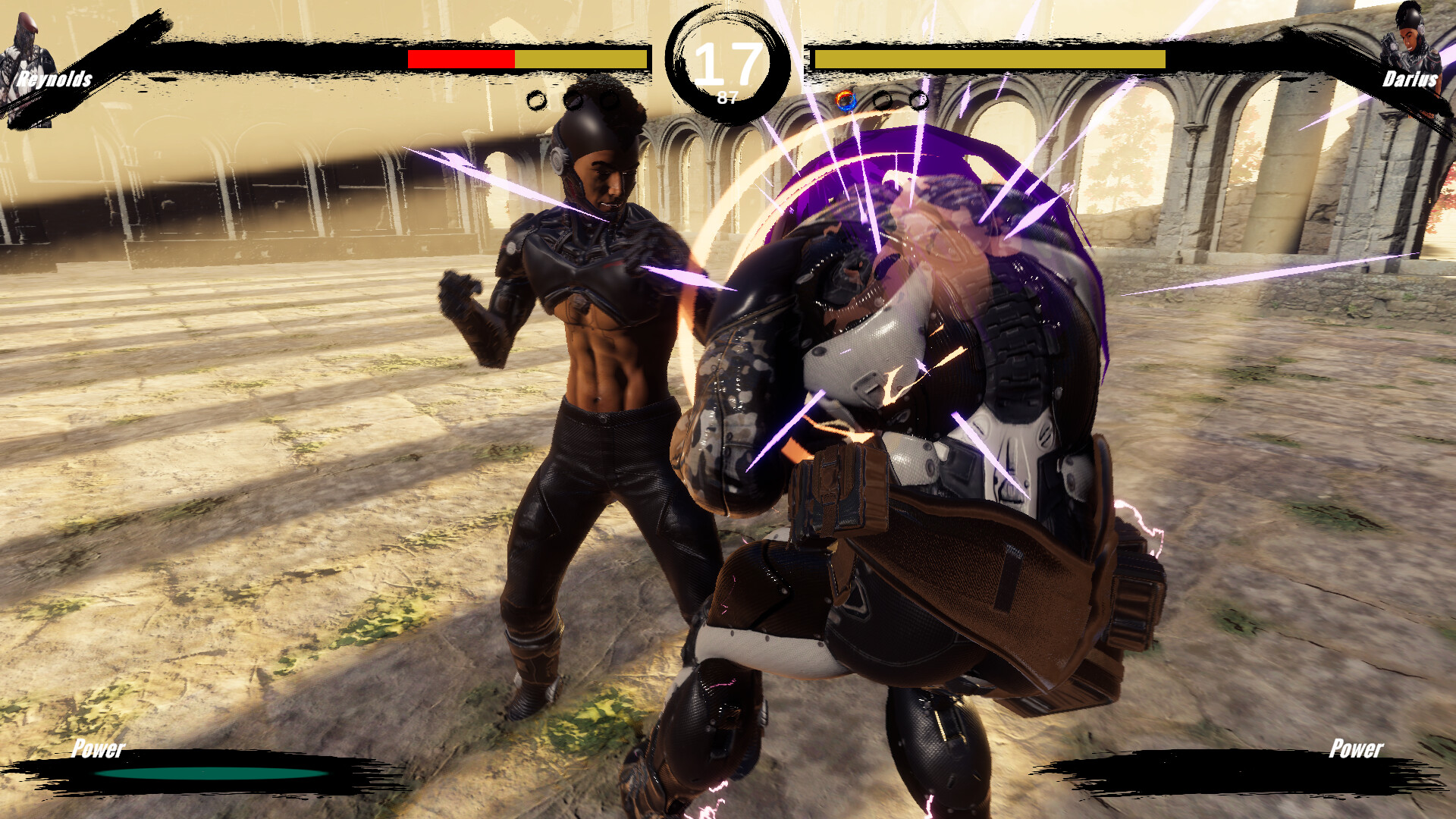This screenshot has height=819, width=1456.
Task: Toggle the lit round orb next to Darius's health
Action: 844,99
